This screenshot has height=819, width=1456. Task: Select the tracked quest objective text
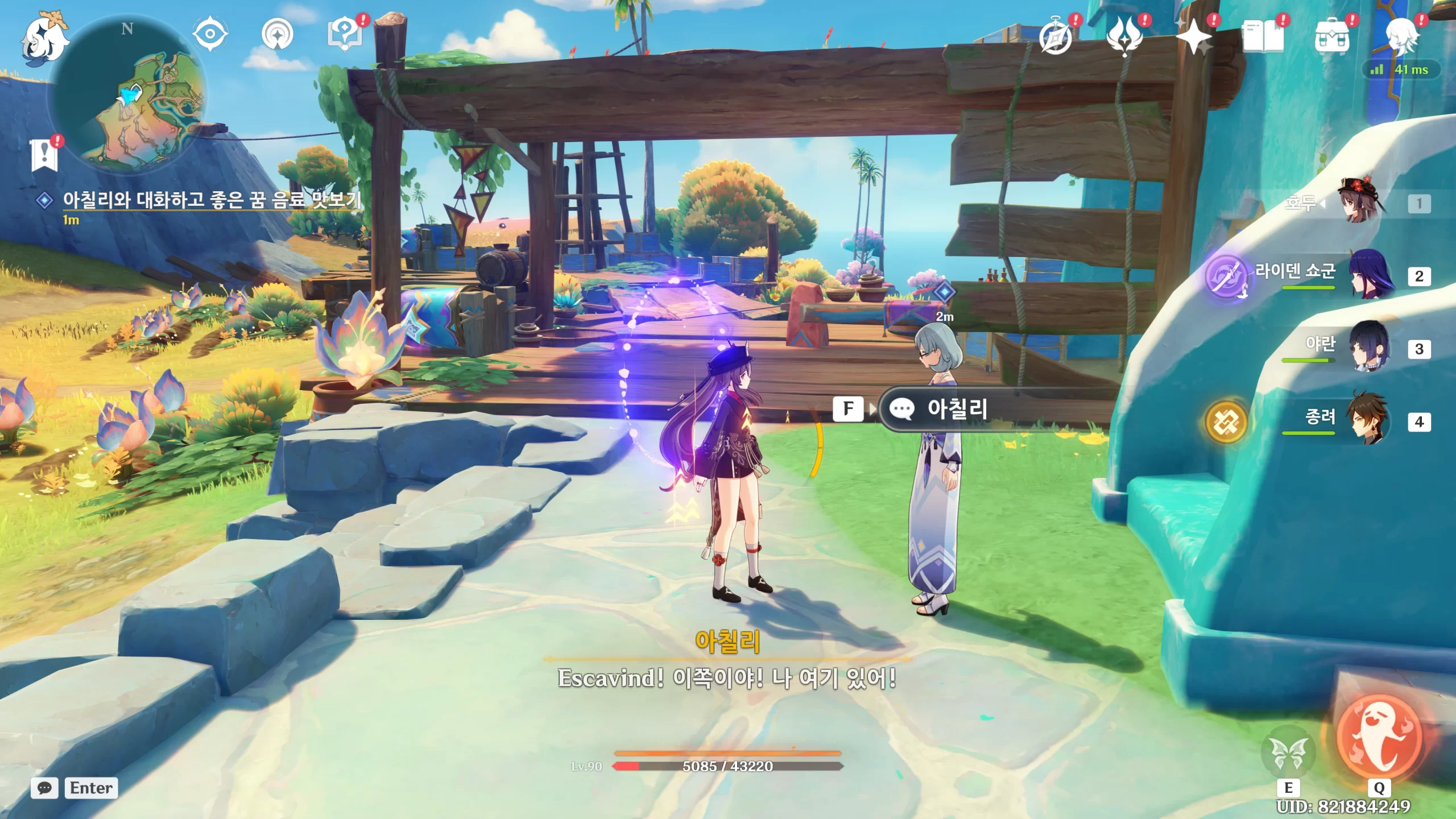tap(212, 200)
